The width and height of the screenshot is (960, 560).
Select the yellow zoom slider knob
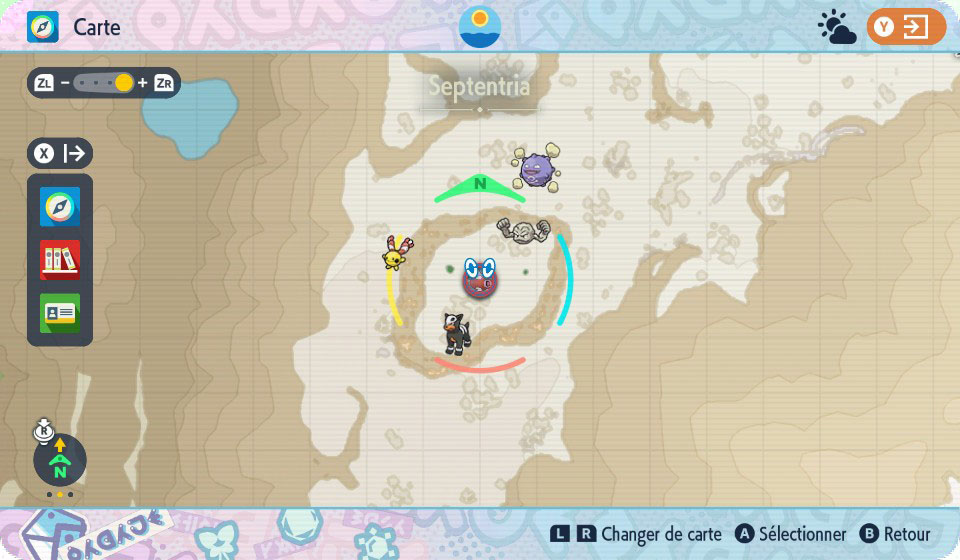pos(124,83)
